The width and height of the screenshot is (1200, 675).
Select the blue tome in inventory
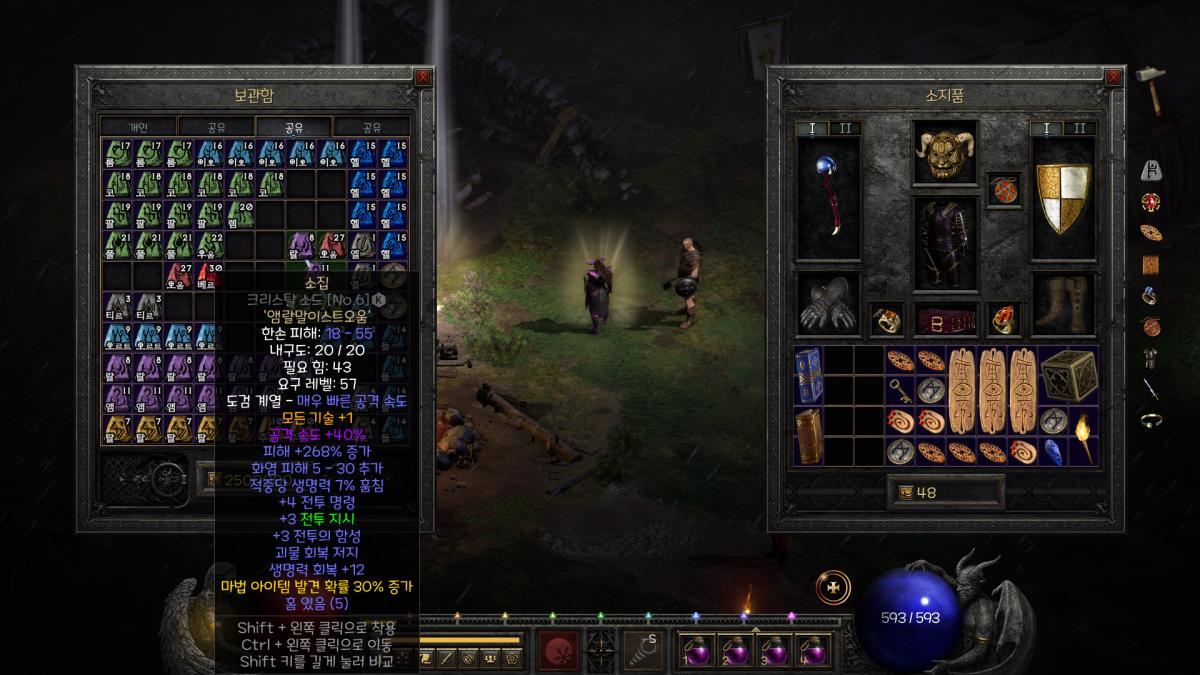[x=809, y=377]
